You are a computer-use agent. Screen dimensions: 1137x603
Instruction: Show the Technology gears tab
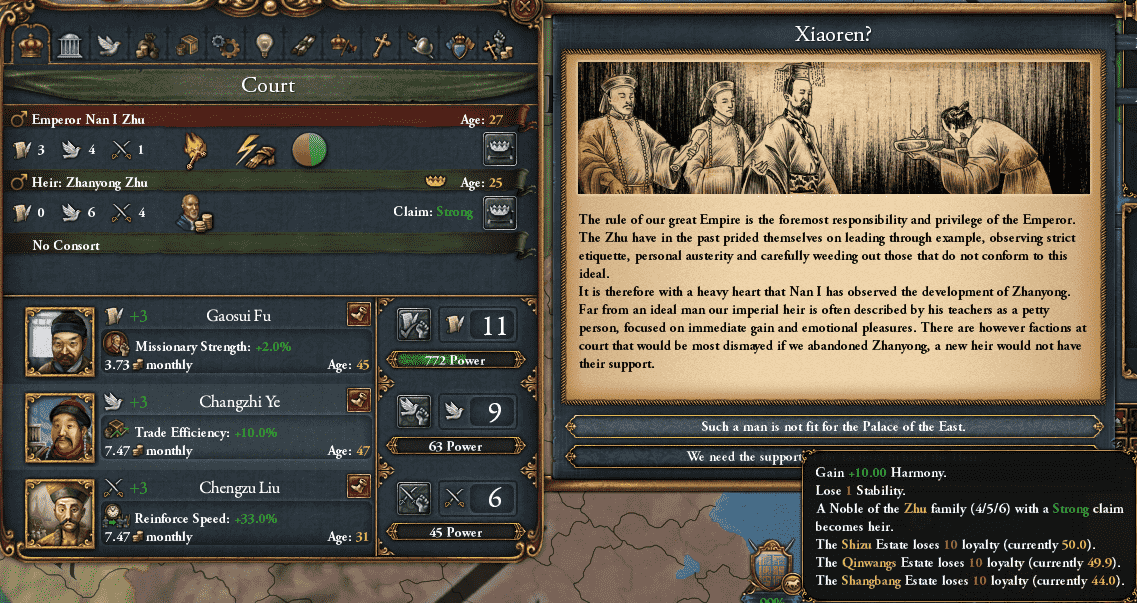click(224, 45)
